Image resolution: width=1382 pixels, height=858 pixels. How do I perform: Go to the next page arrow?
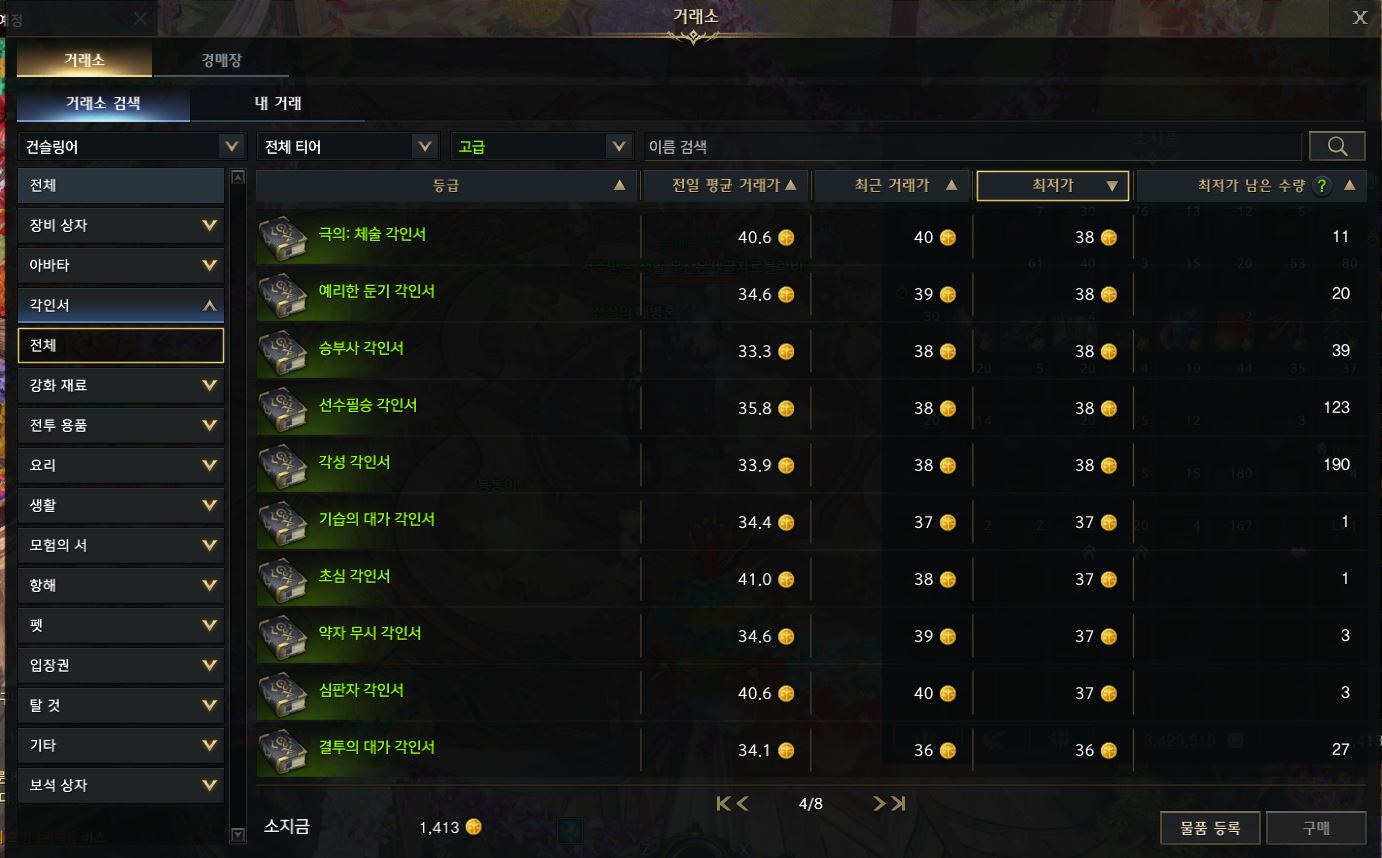pyautogui.click(x=880, y=804)
